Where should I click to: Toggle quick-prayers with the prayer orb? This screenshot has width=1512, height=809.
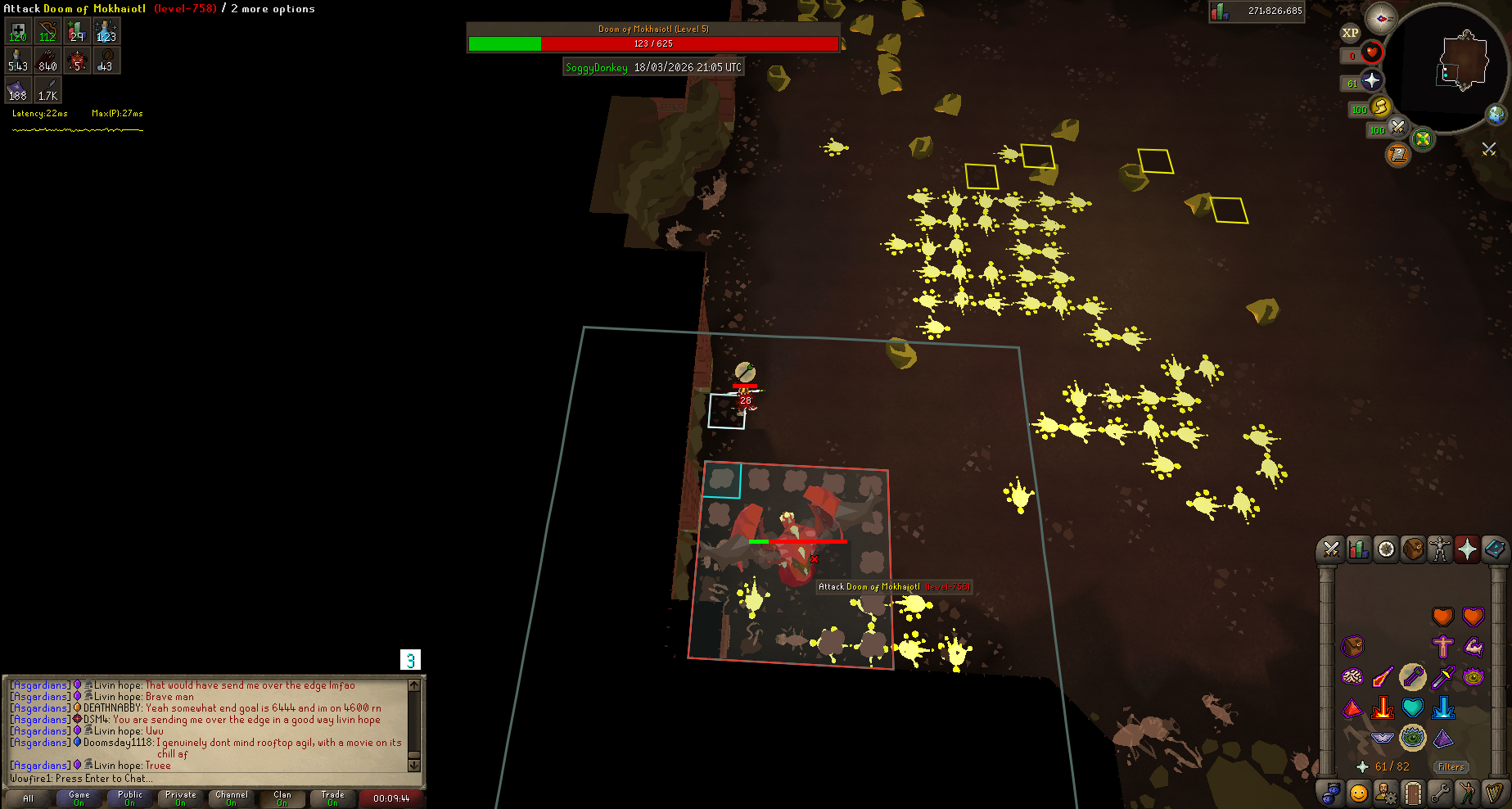click(1370, 81)
